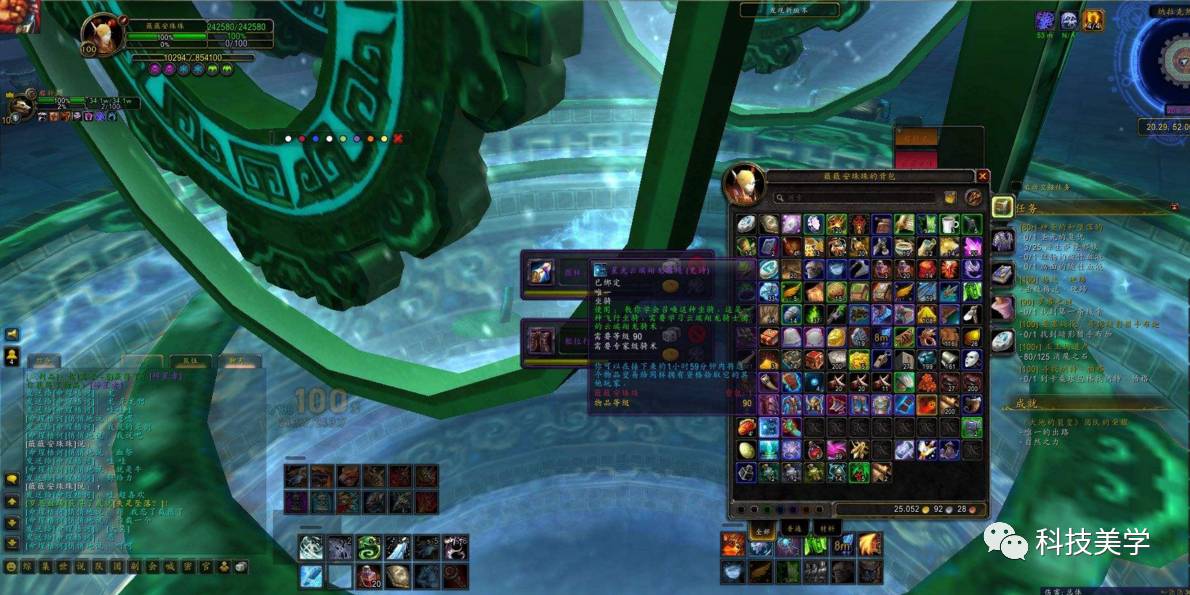Click the chat speech bubble button
Viewport: 1190px width, 595px height.
(11, 479)
